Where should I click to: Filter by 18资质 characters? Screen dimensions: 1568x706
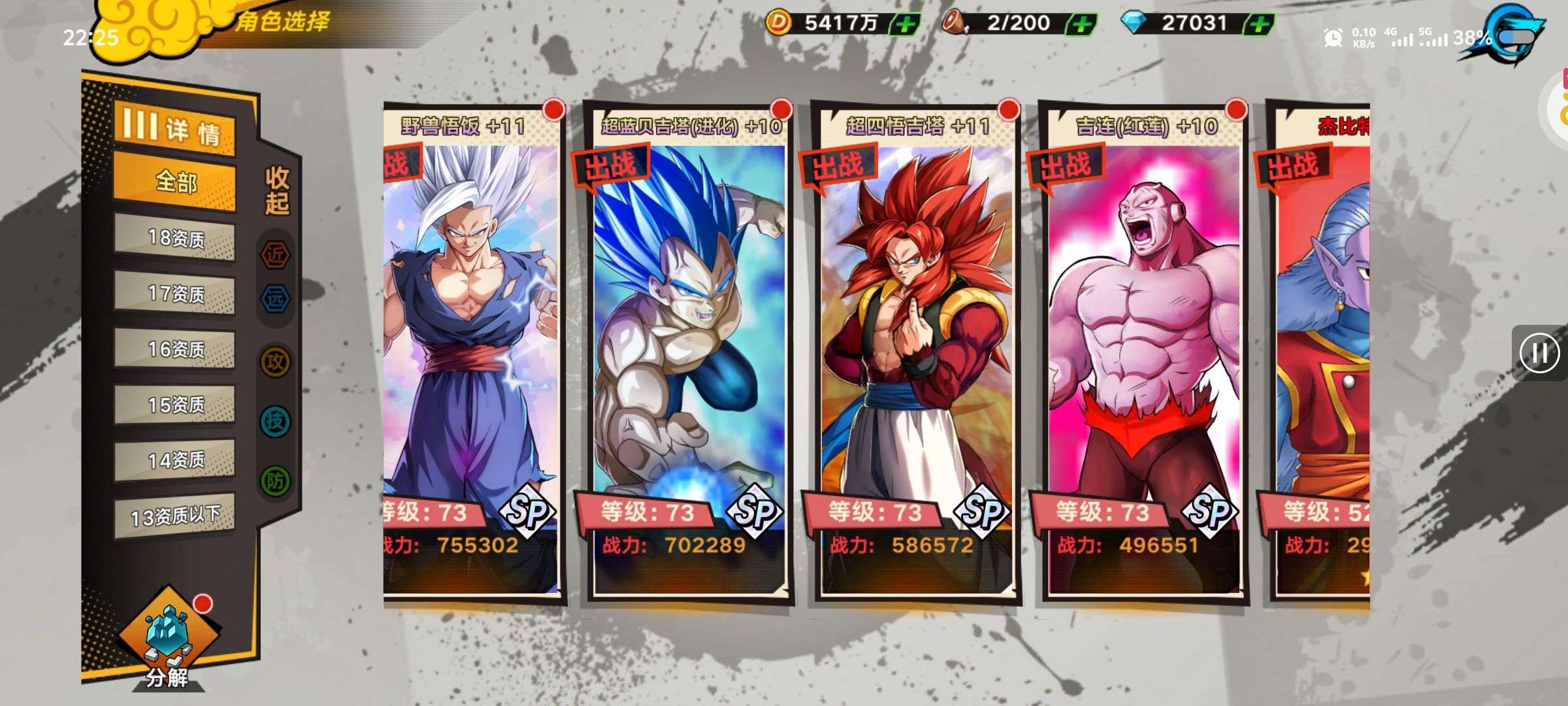pos(174,239)
